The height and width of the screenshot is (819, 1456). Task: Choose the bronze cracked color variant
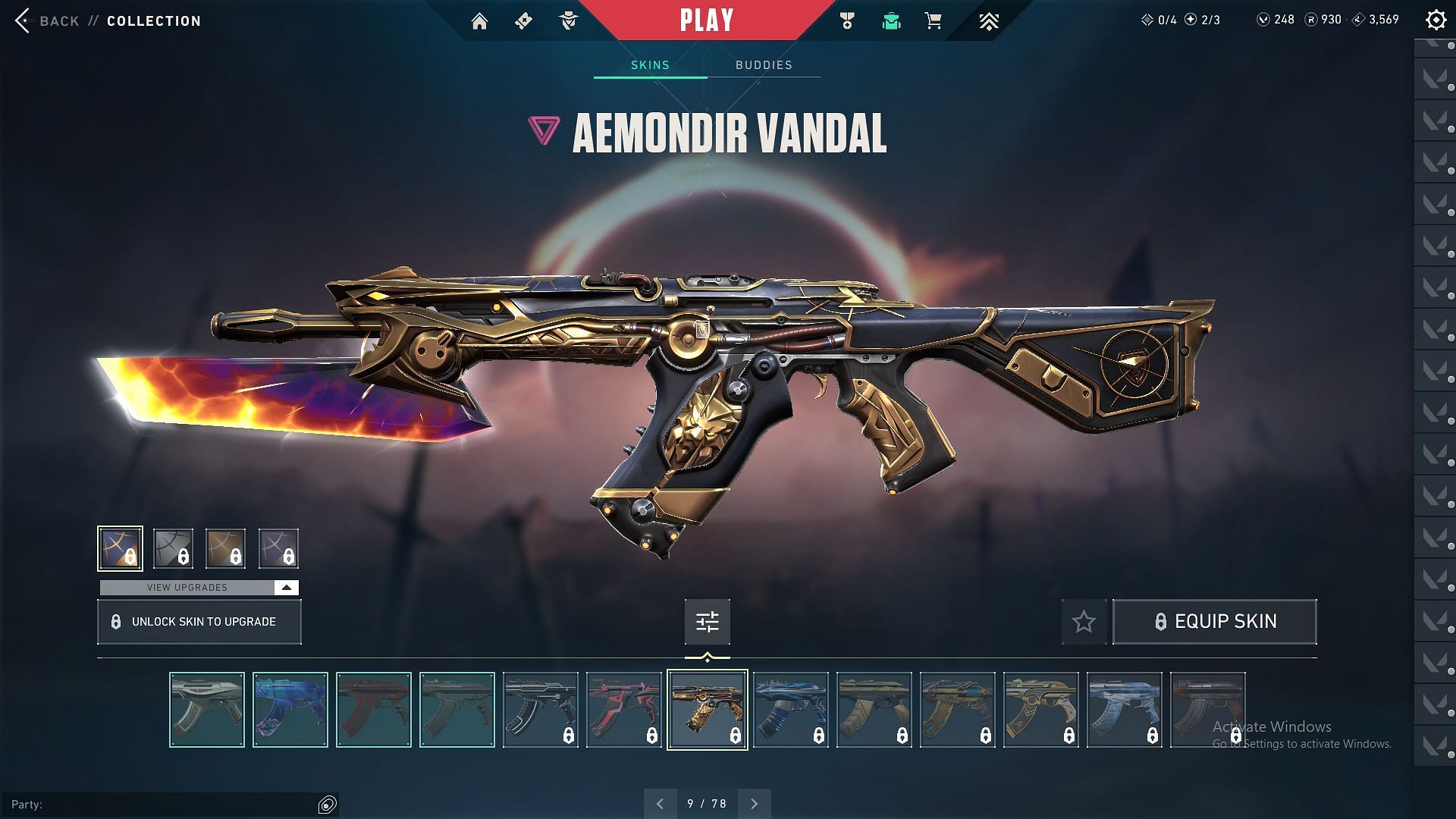point(225,548)
